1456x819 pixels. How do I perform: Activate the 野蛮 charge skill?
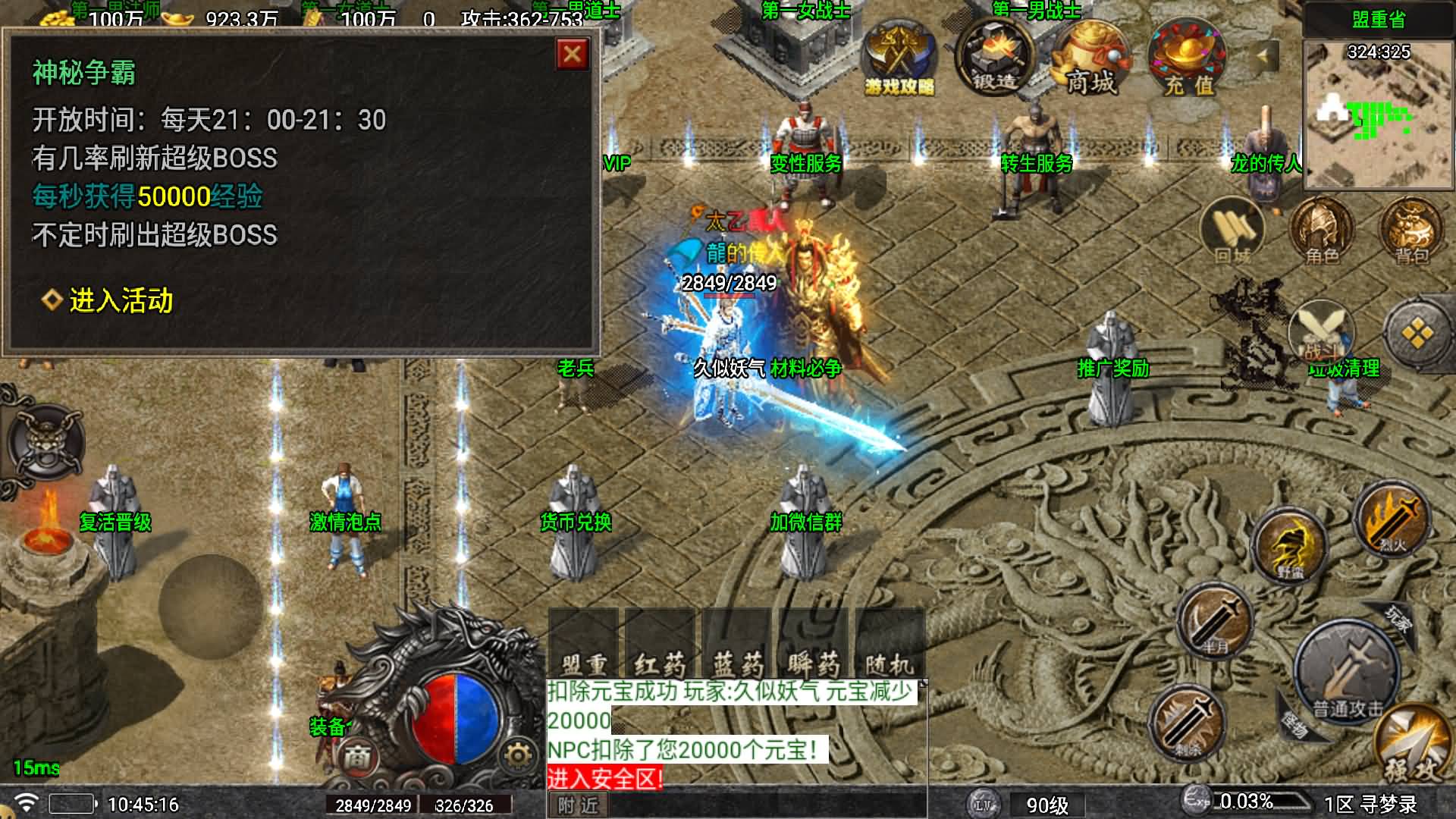[1290, 546]
